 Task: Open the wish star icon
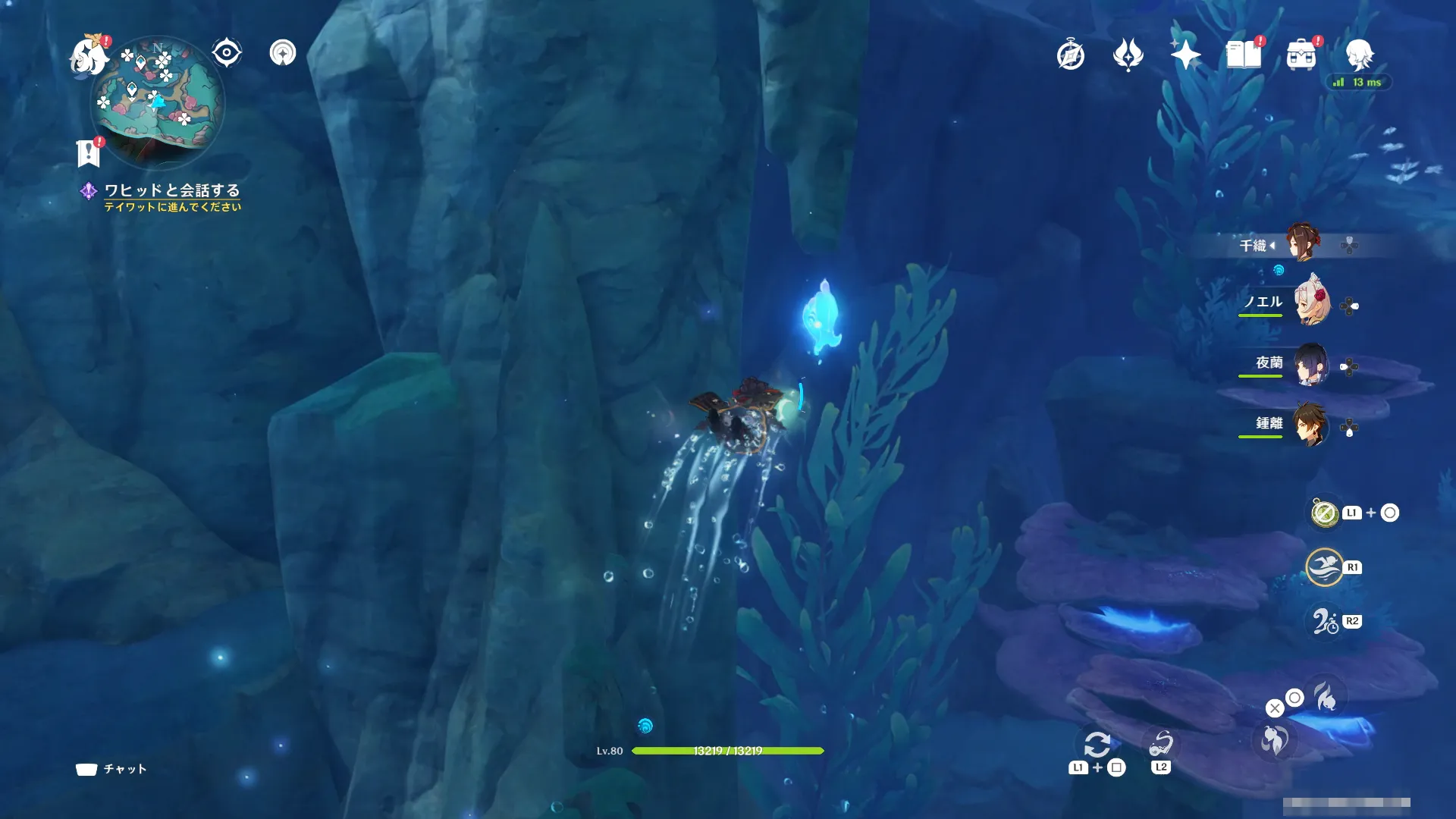(1185, 55)
